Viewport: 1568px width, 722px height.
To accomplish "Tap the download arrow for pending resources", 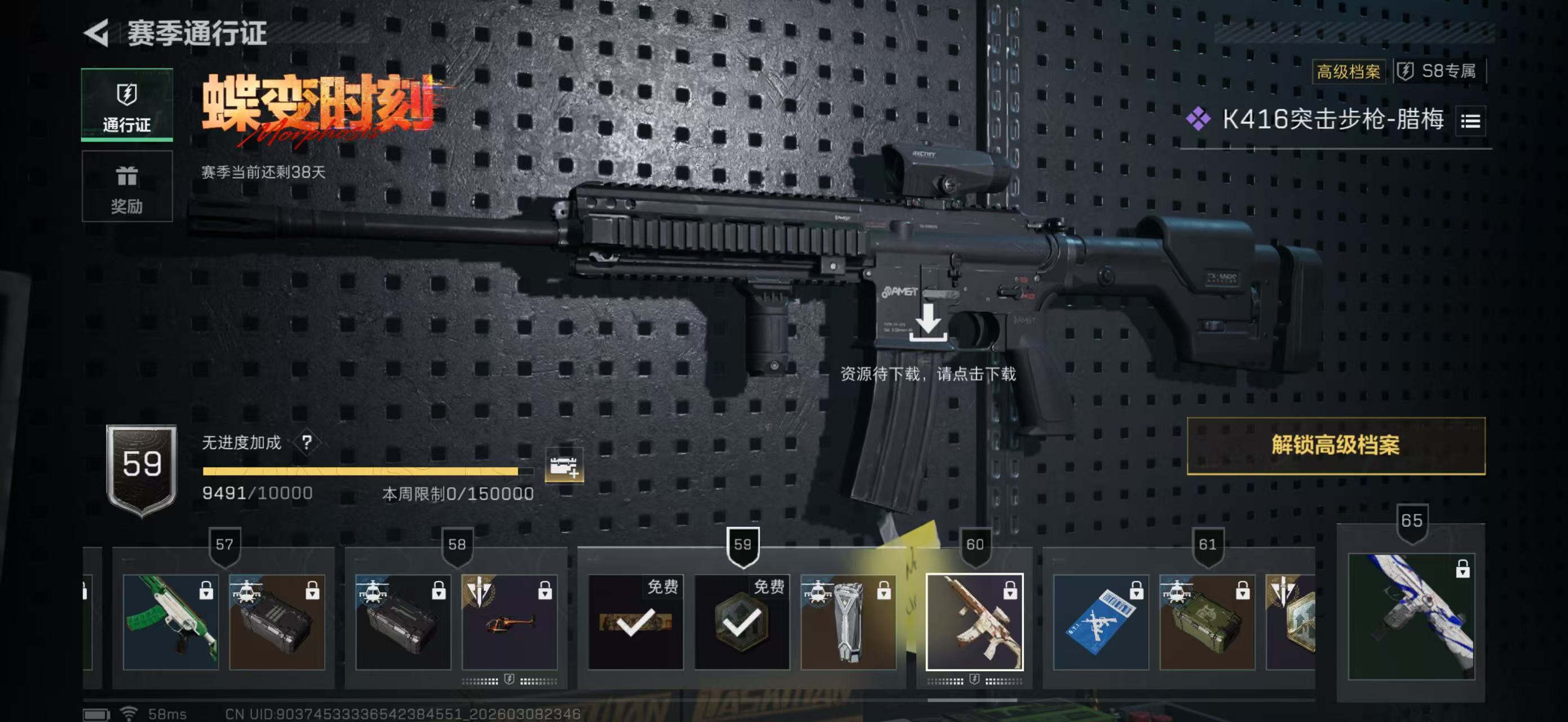I will [927, 322].
